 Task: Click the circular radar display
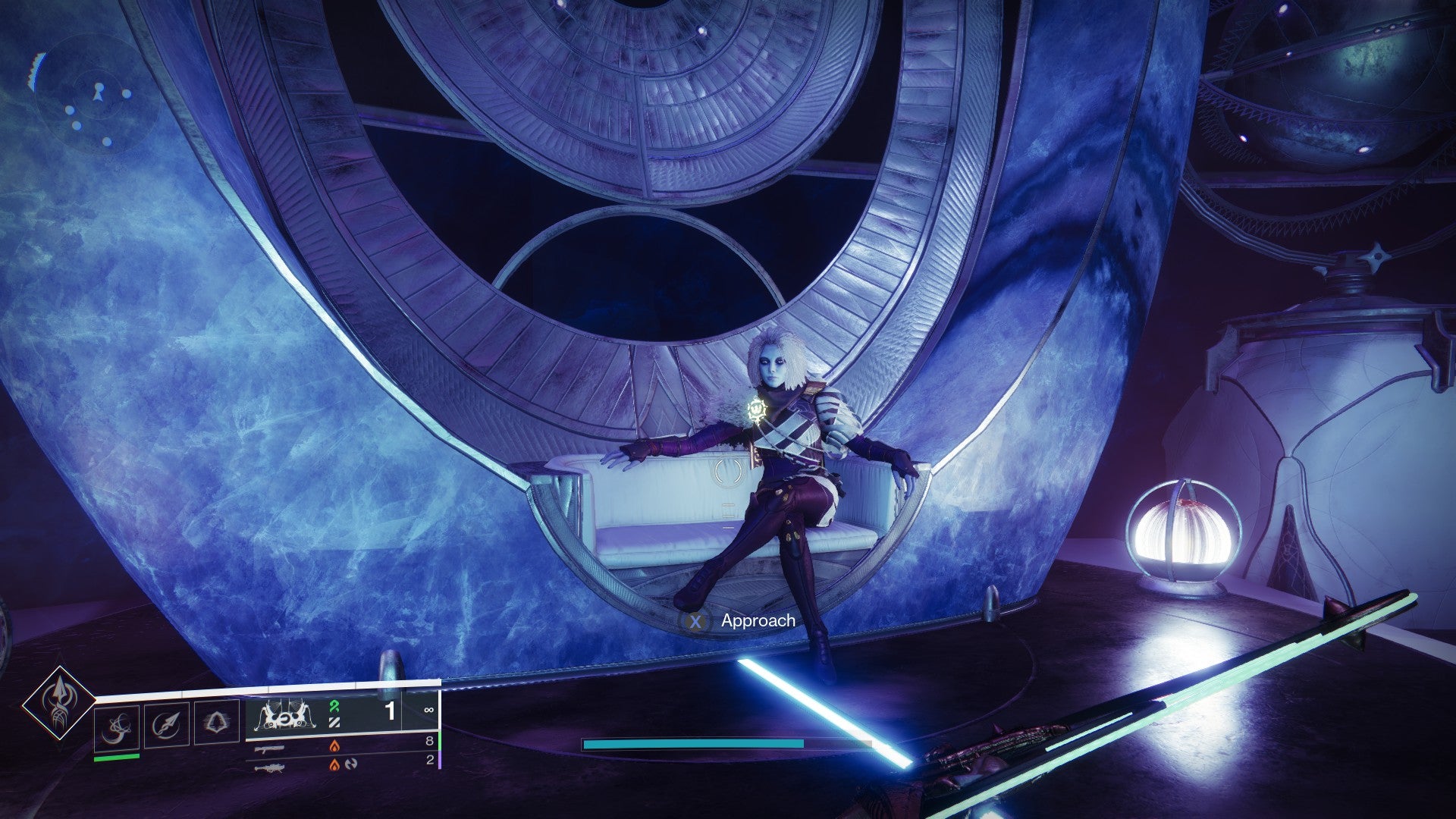click(x=96, y=94)
